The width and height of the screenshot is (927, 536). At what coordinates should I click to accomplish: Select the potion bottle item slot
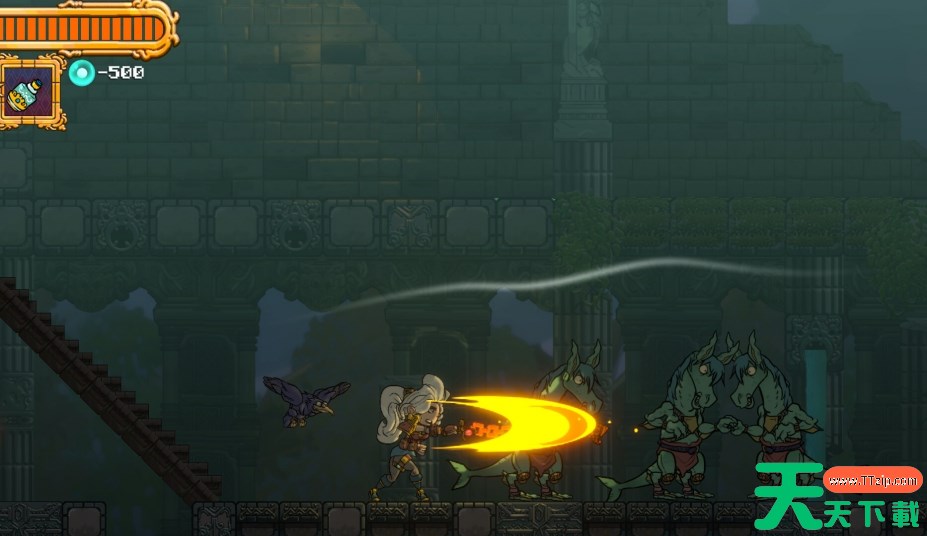[30, 92]
